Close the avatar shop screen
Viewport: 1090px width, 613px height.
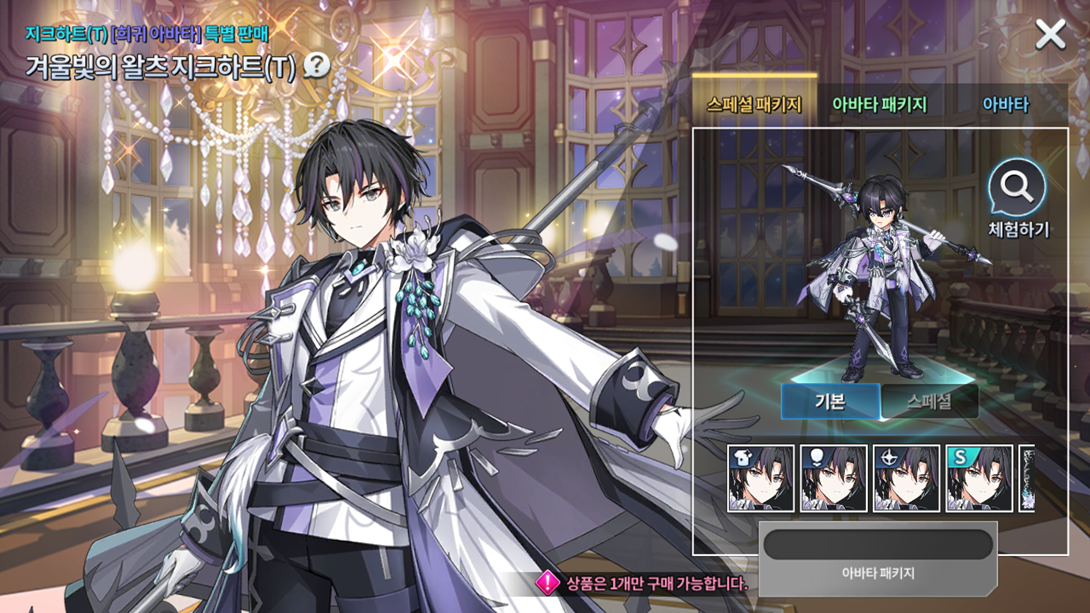point(1050,35)
